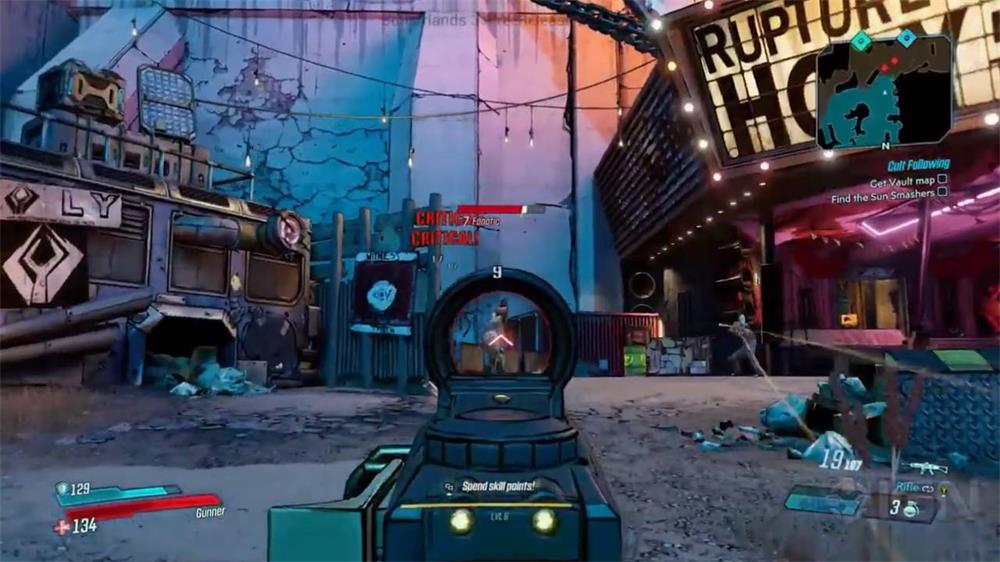
Task: Click the red health cross icon
Action: click(x=62, y=526)
